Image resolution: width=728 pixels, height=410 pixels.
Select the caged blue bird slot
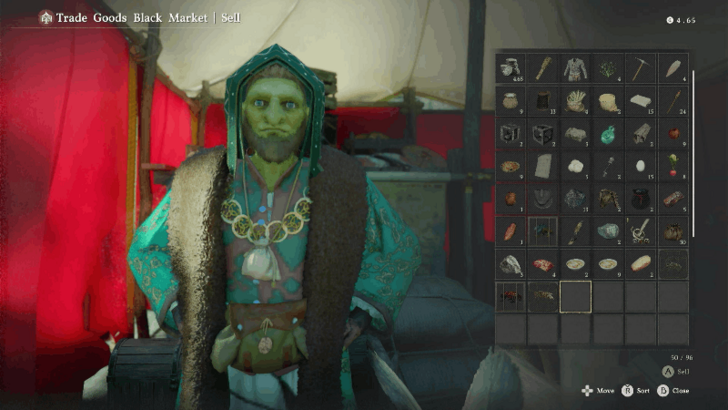click(543, 231)
